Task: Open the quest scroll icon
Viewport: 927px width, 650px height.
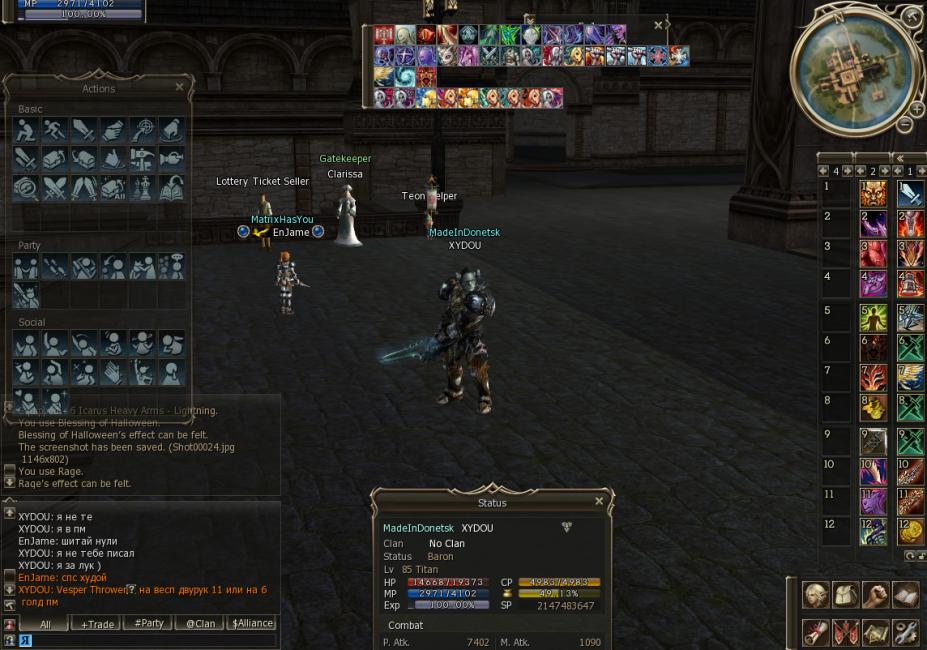Action: (816, 632)
